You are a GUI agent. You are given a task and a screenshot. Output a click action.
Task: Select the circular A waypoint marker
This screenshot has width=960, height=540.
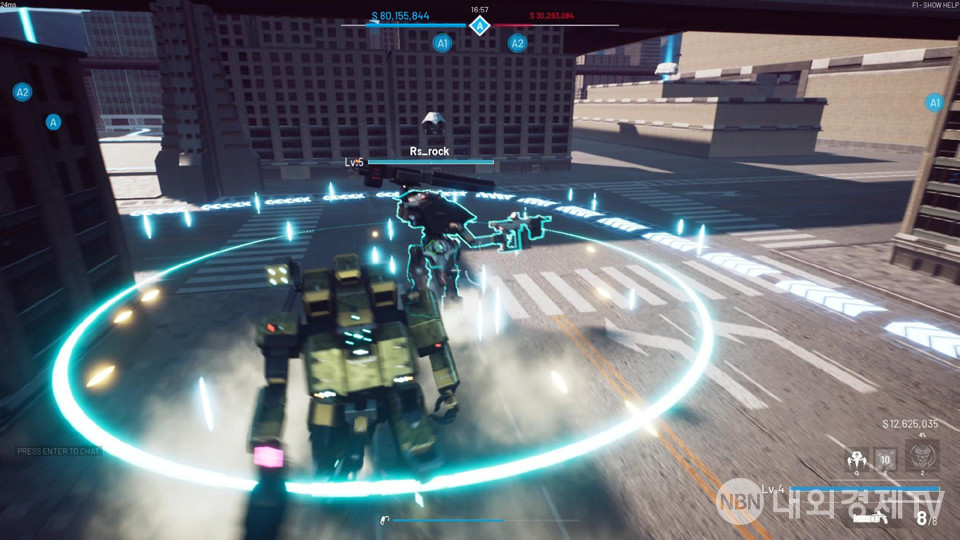click(x=54, y=122)
